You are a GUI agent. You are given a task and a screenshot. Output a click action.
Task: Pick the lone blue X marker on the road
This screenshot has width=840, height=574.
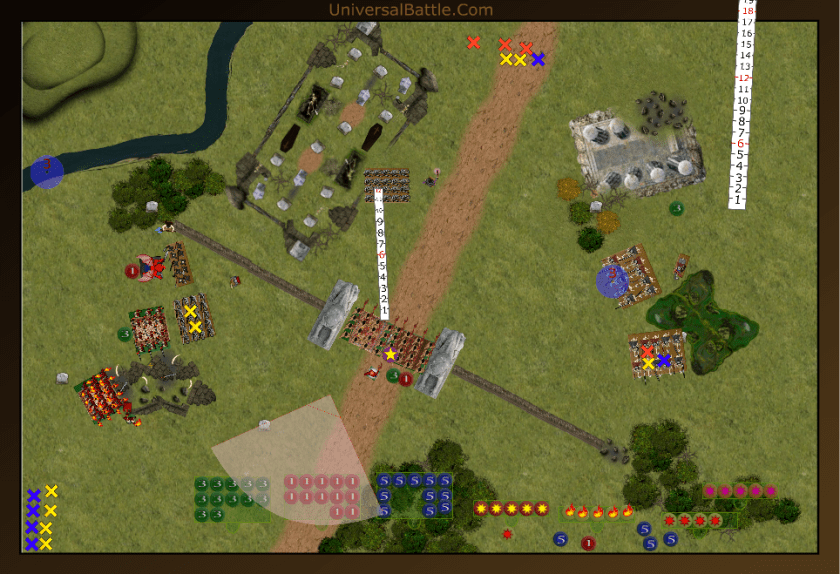tap(538, 59)
